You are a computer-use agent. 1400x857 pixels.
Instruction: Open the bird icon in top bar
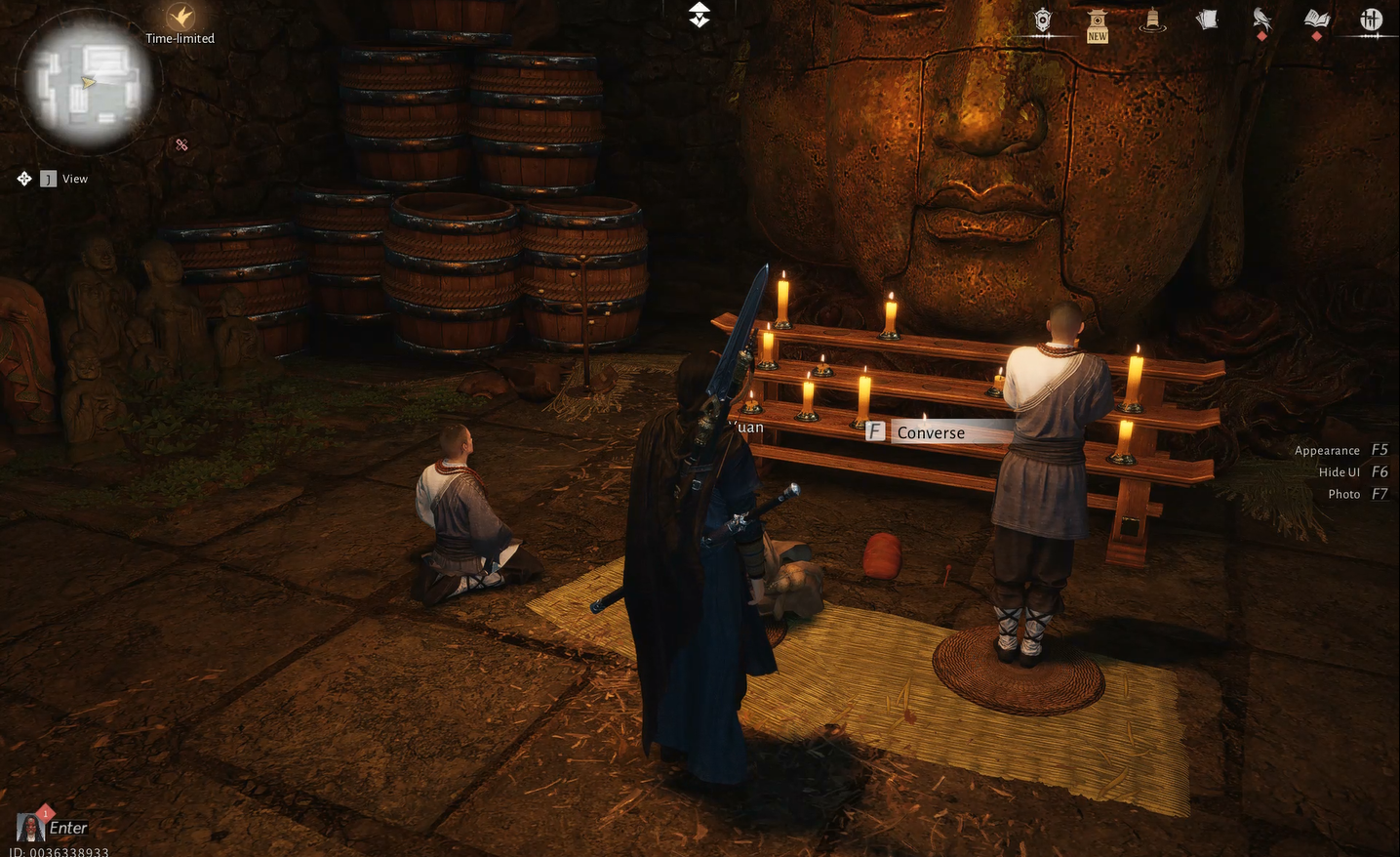pyautogui.click(x=1261, y=20)
